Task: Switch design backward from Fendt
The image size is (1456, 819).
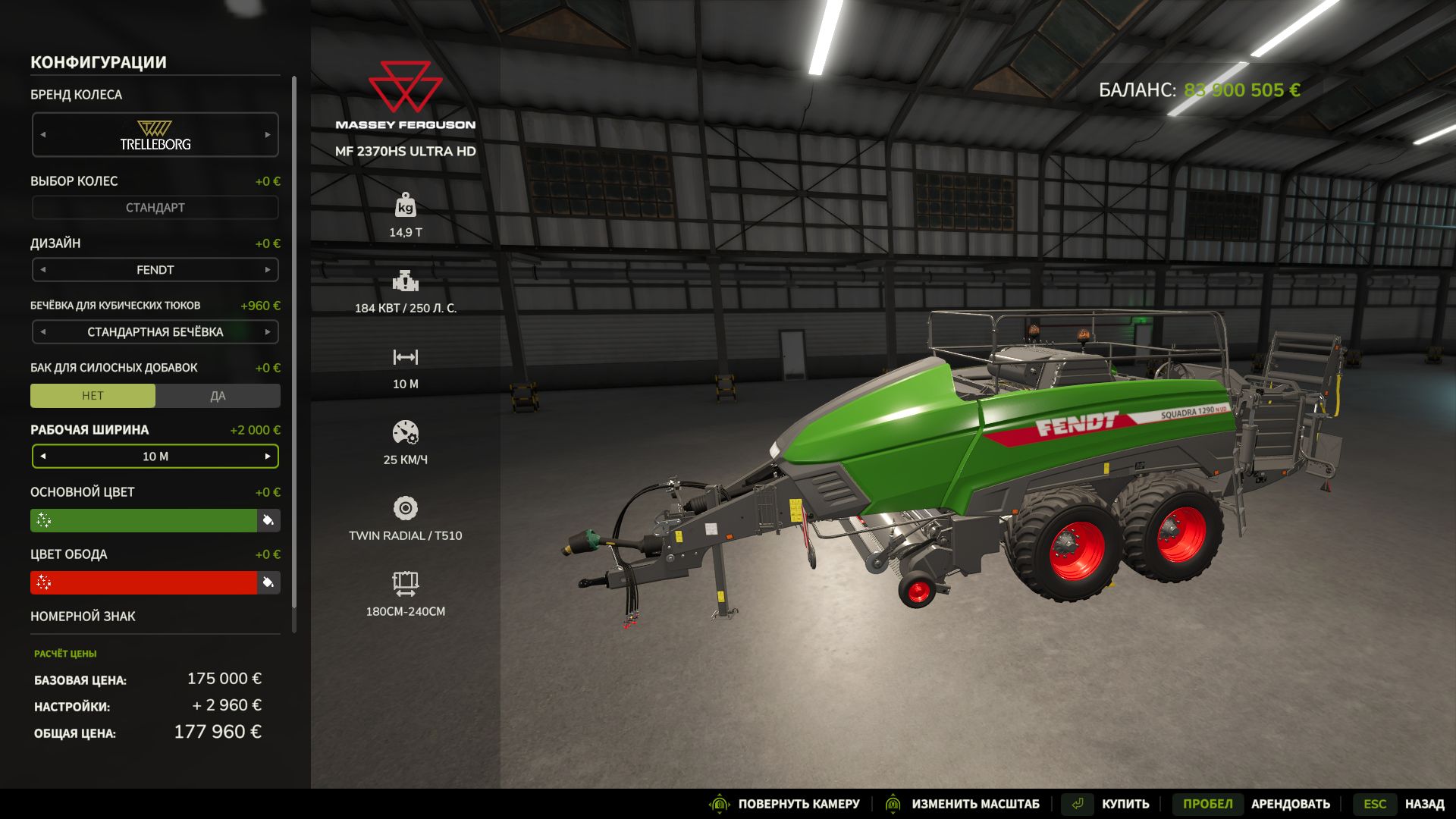Action: (x=43, y=270)
